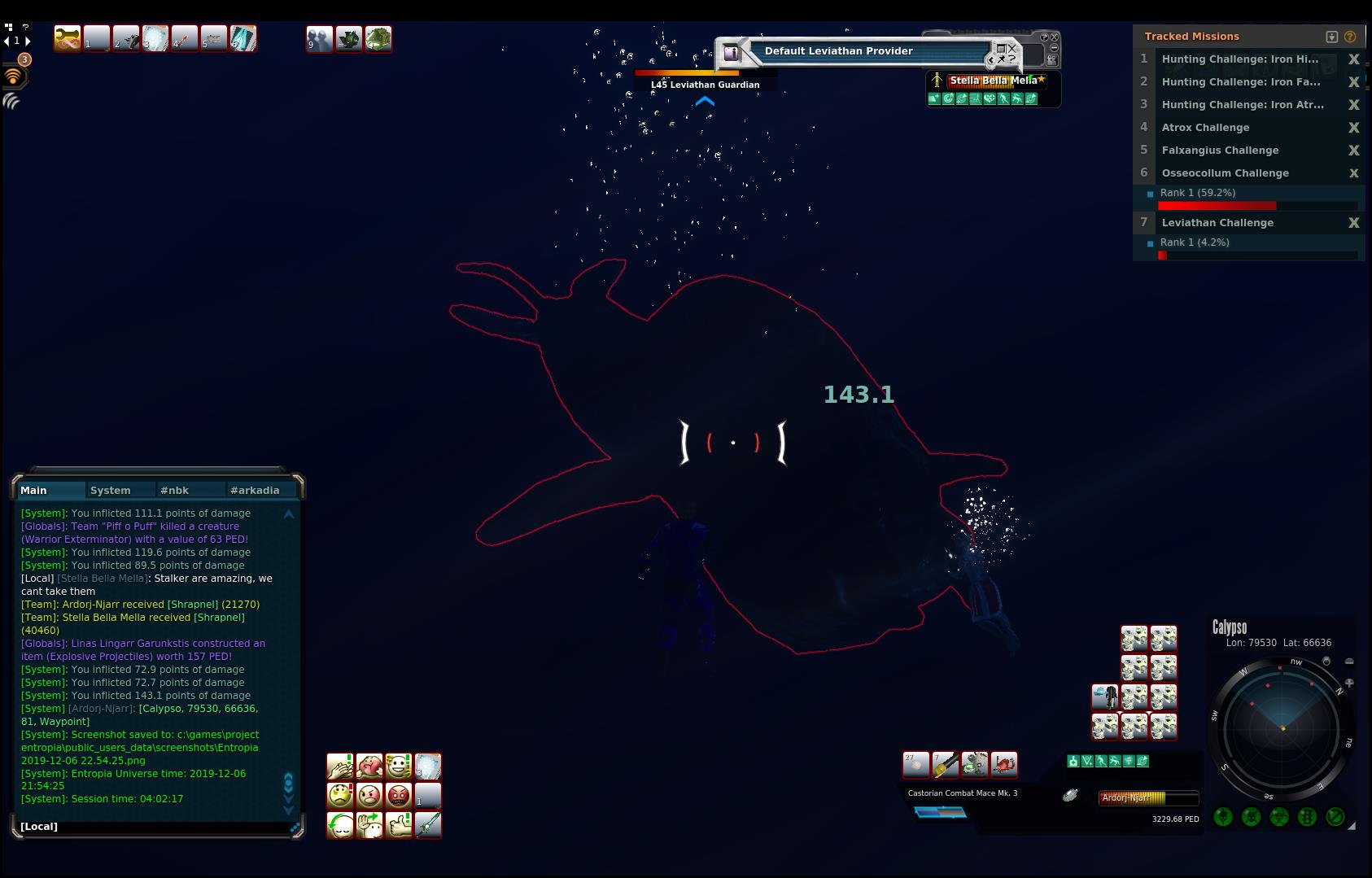This screenshot has height=878, width=1372.
Task: Select the red creature icon above weapon name
Action: [1003, 764]
